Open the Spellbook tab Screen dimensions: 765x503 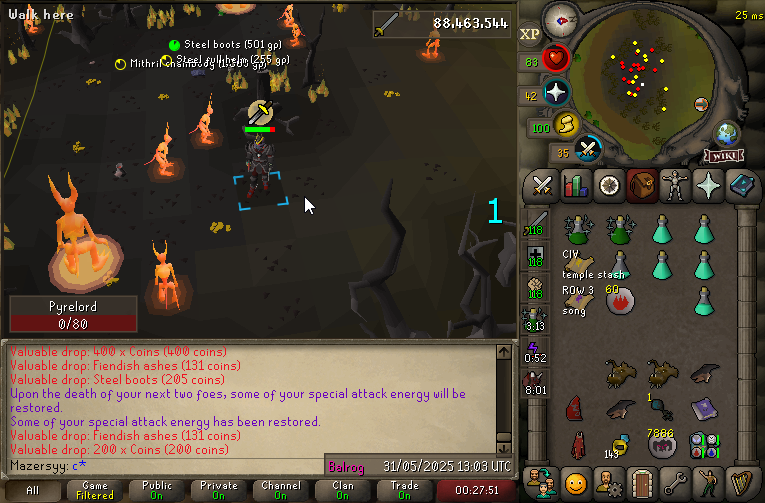[x=740, y=185]
